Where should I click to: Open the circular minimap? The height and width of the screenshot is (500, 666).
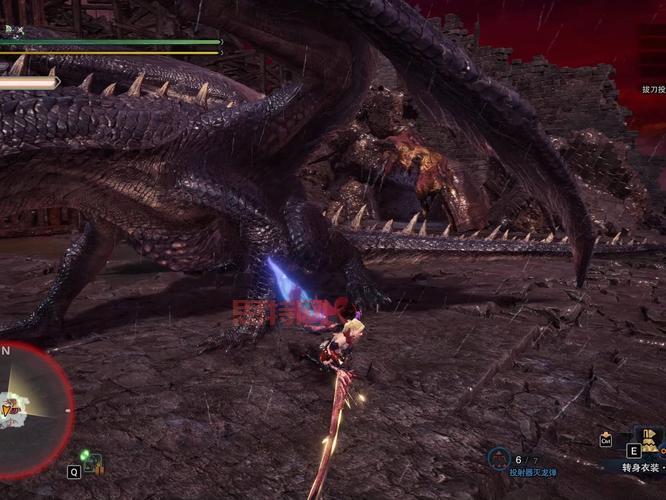[28, 405]
